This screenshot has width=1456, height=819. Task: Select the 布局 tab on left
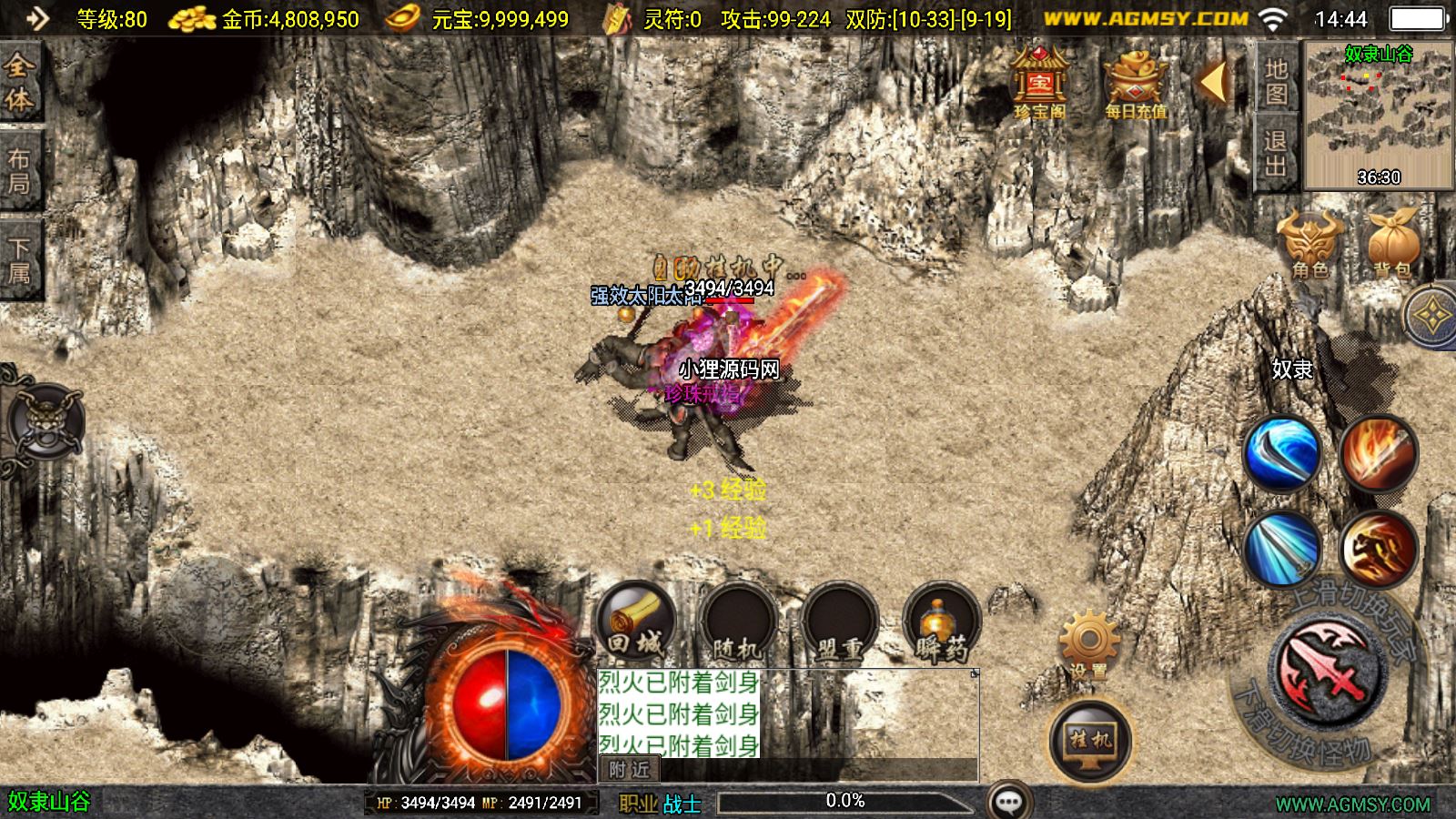(20, 171)
